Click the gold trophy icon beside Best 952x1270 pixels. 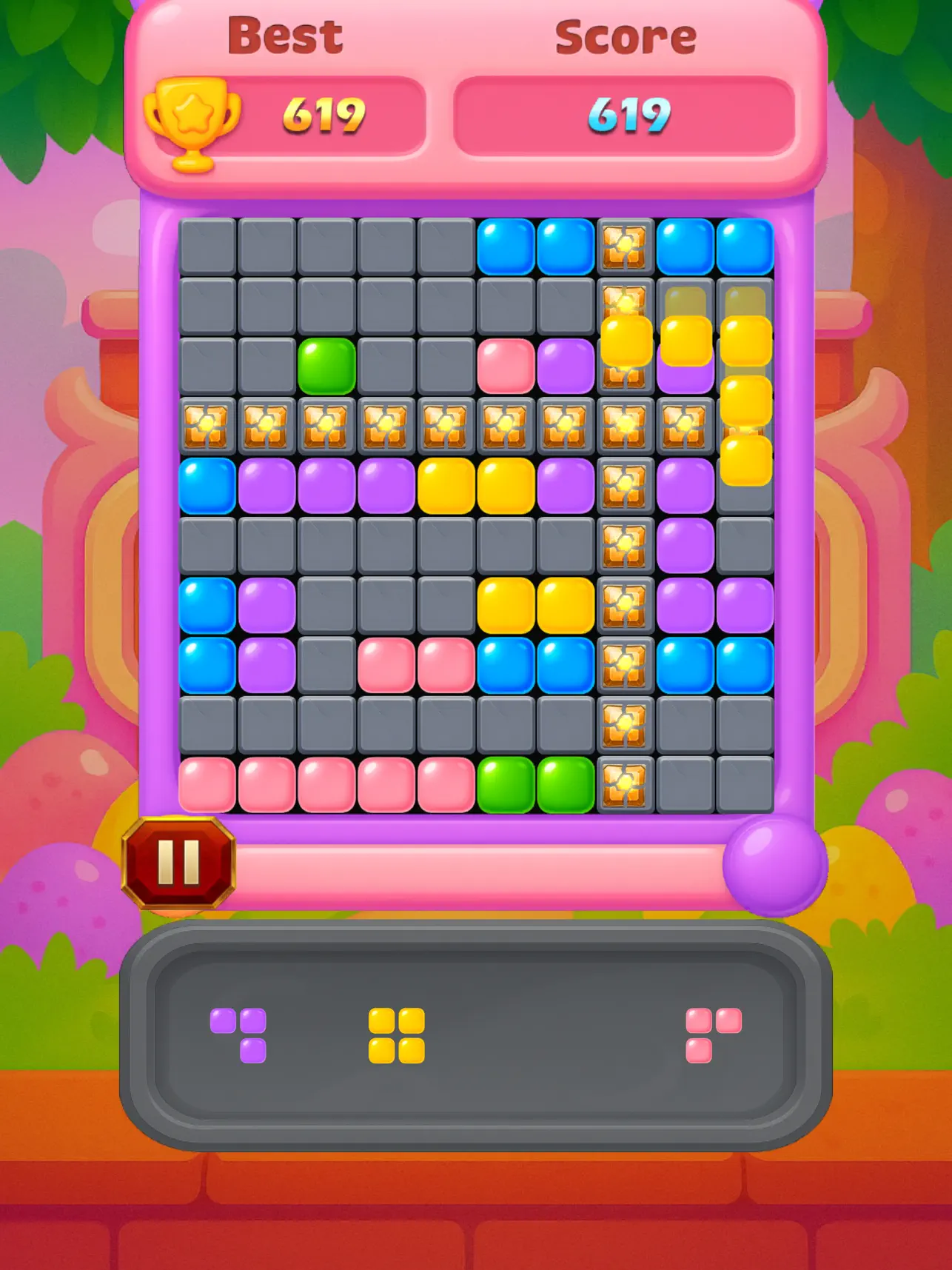click(194, 117)
